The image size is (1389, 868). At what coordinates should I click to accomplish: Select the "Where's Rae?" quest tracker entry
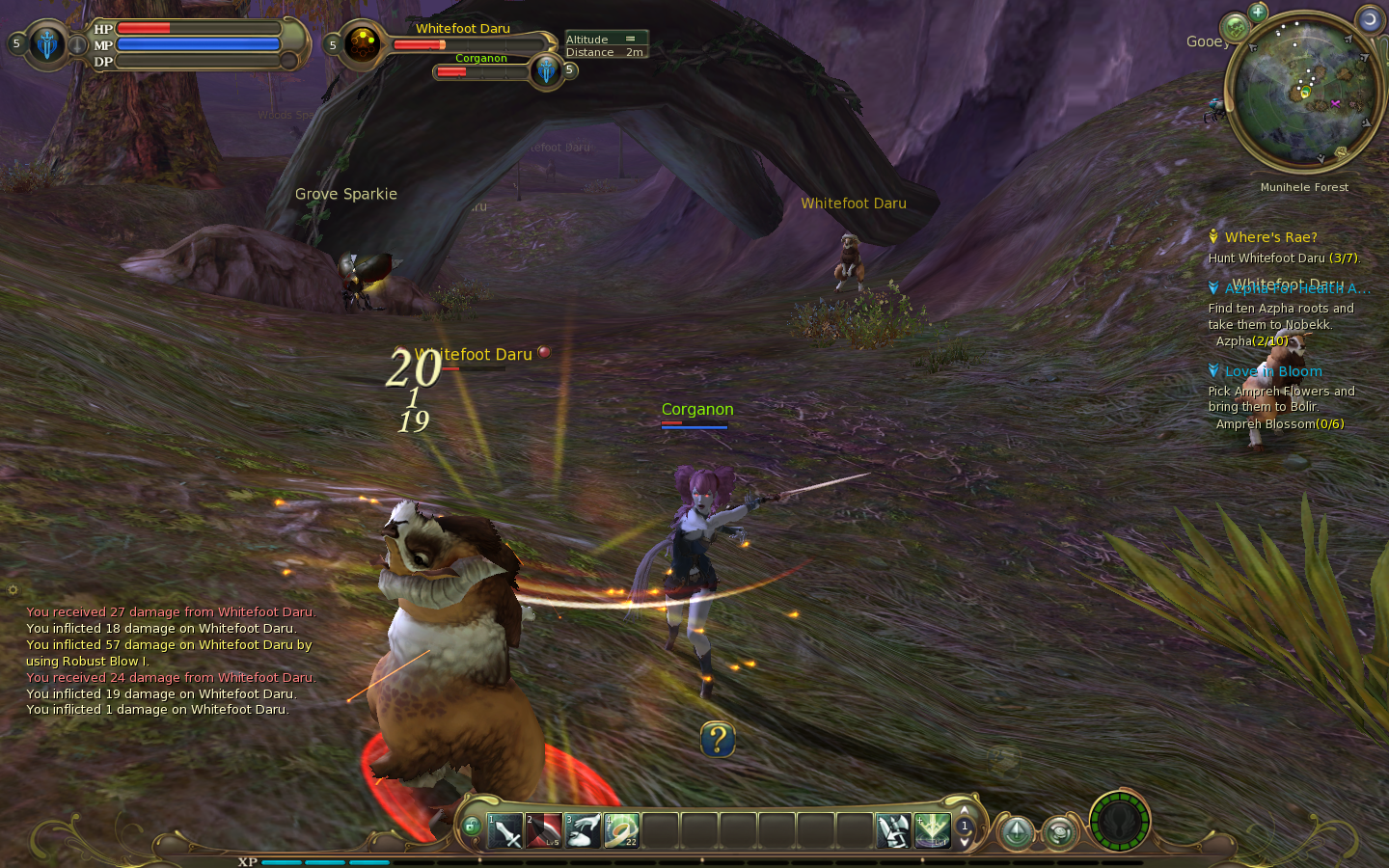point(1270,237)
